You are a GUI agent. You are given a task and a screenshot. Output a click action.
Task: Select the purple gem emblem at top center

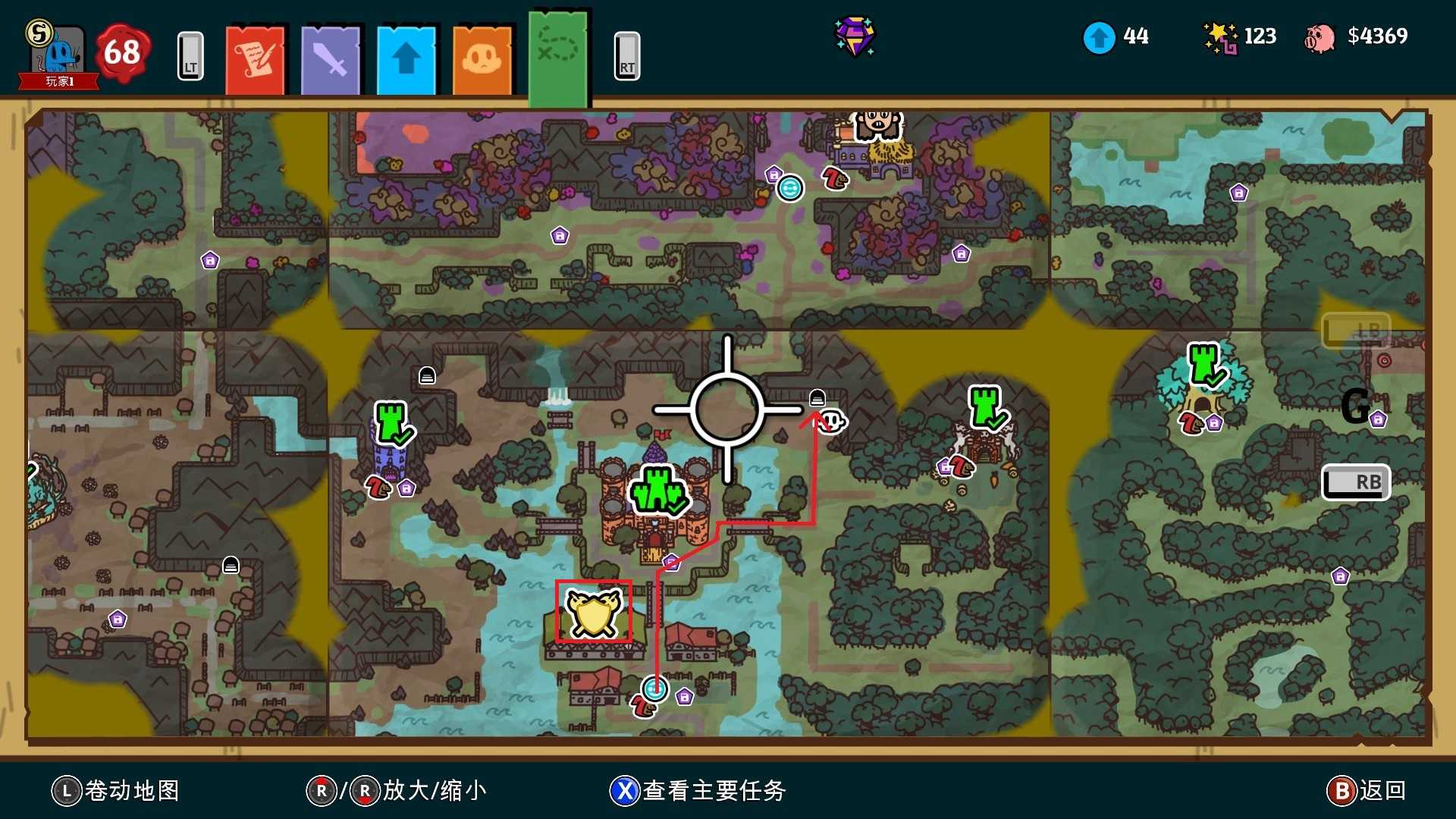coord(855,36)
